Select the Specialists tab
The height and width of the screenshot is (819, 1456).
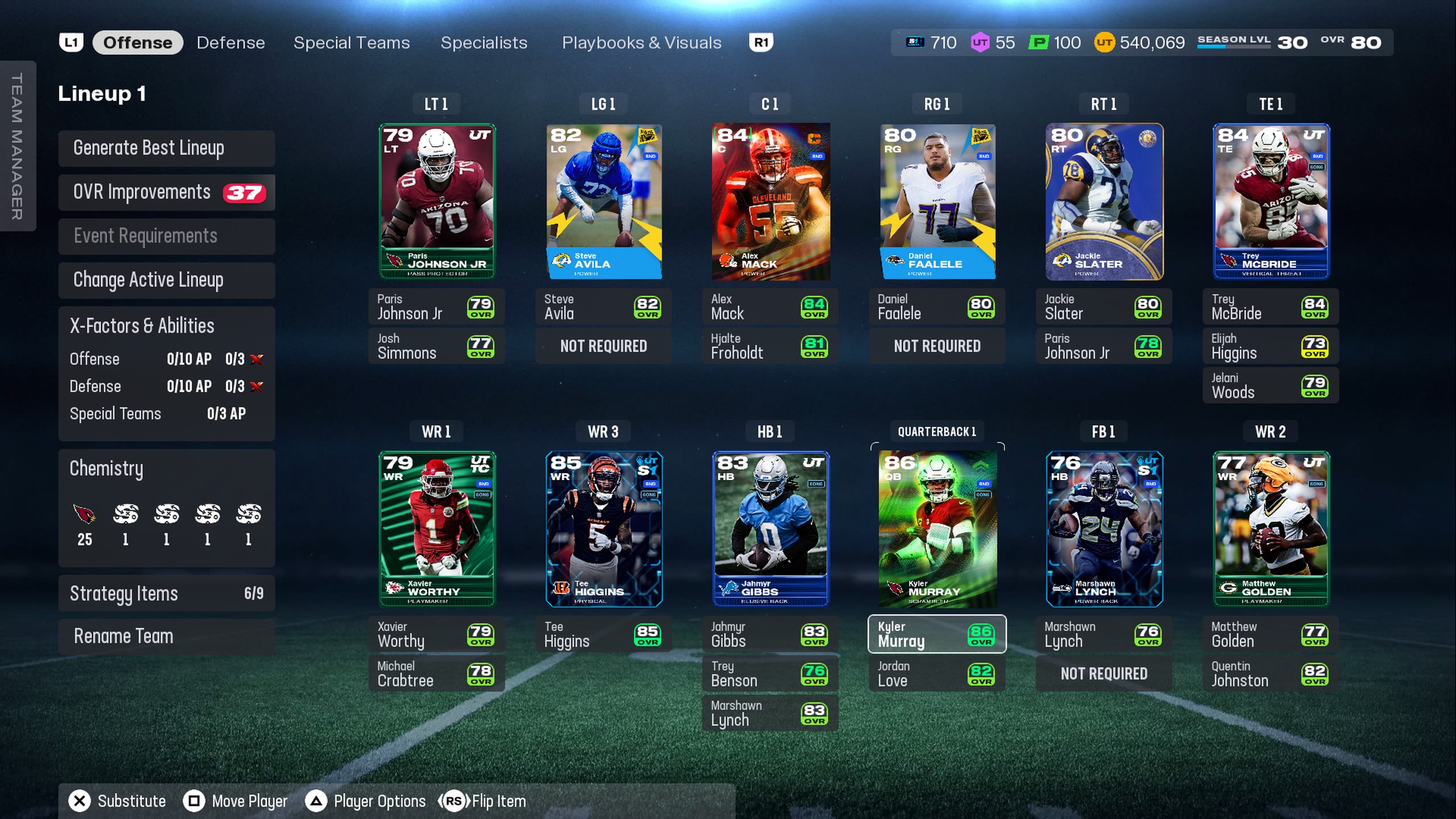(x=484, y=42)
